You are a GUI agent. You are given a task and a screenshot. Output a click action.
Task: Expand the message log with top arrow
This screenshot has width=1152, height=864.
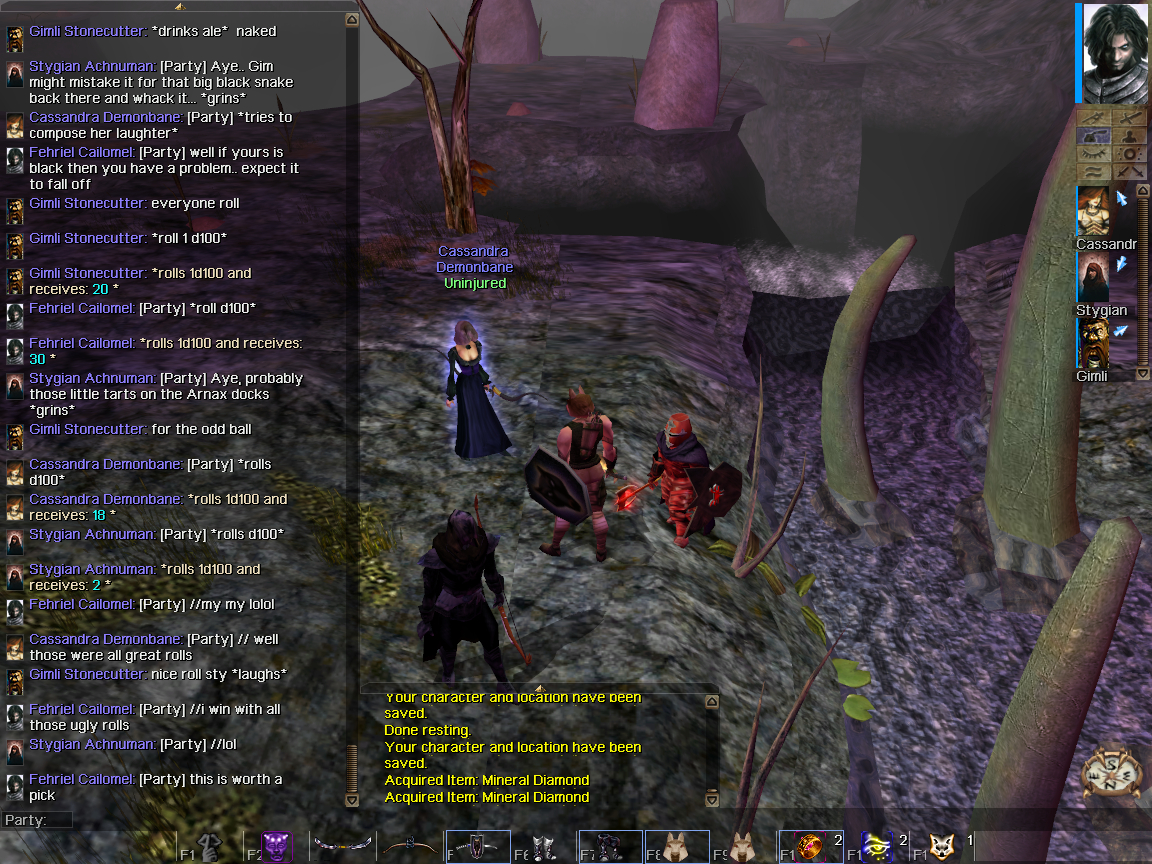539,688
